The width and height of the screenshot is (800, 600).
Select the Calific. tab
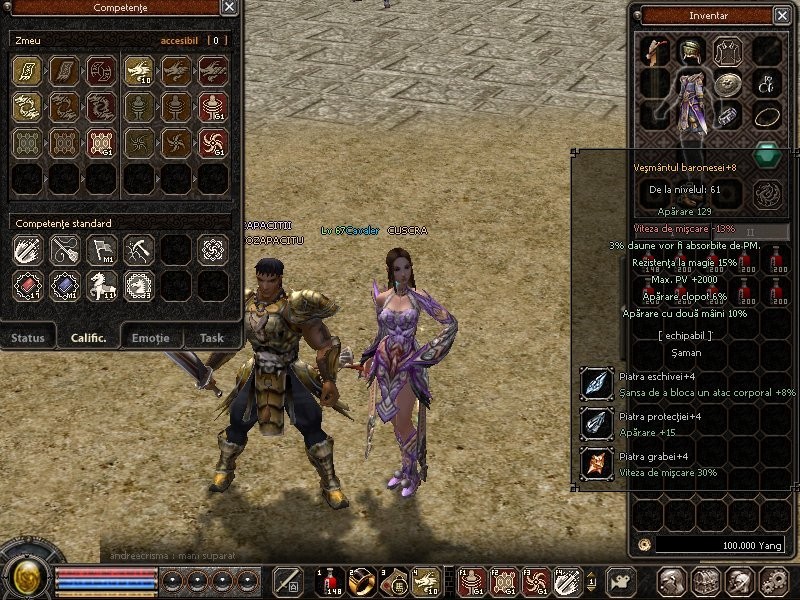point(88,338)
